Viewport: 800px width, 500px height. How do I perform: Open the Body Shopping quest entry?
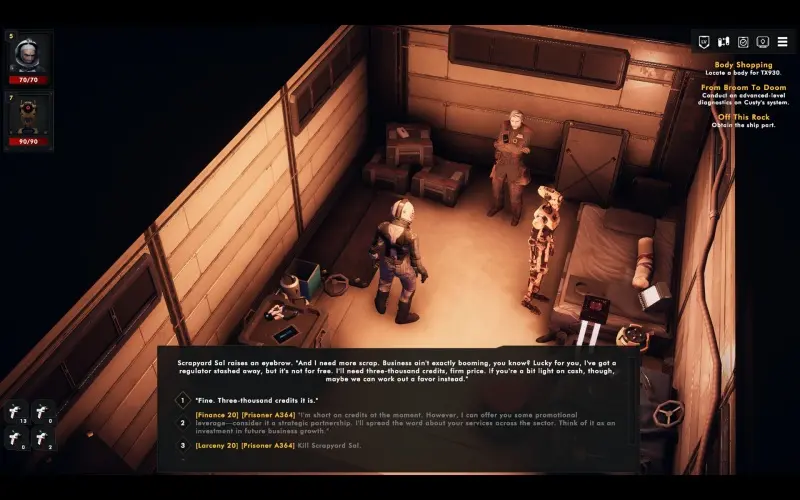[x=743, y=65]
